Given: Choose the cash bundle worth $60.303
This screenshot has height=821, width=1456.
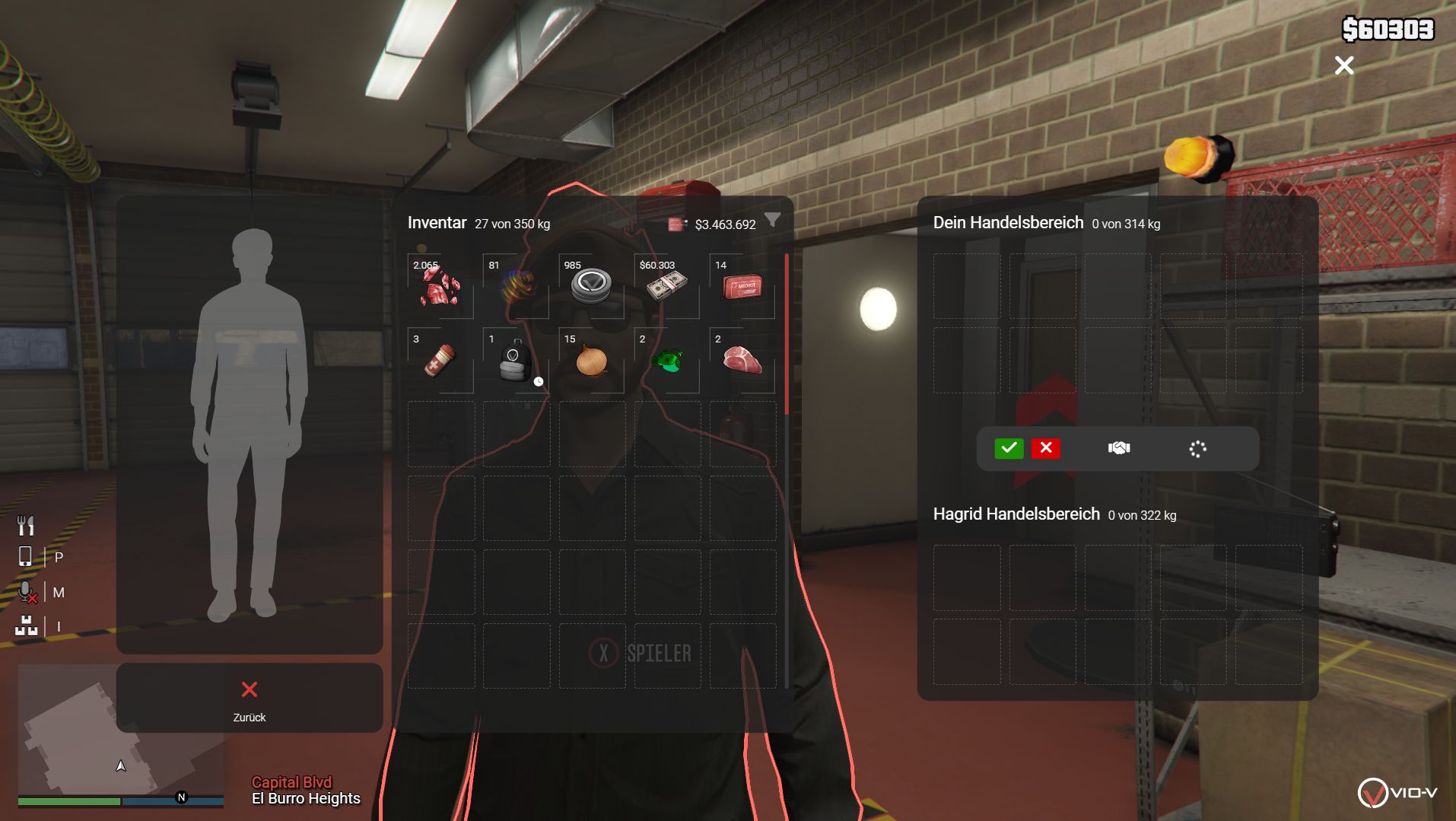Looking at the screenshot, I should pos(666,286).
